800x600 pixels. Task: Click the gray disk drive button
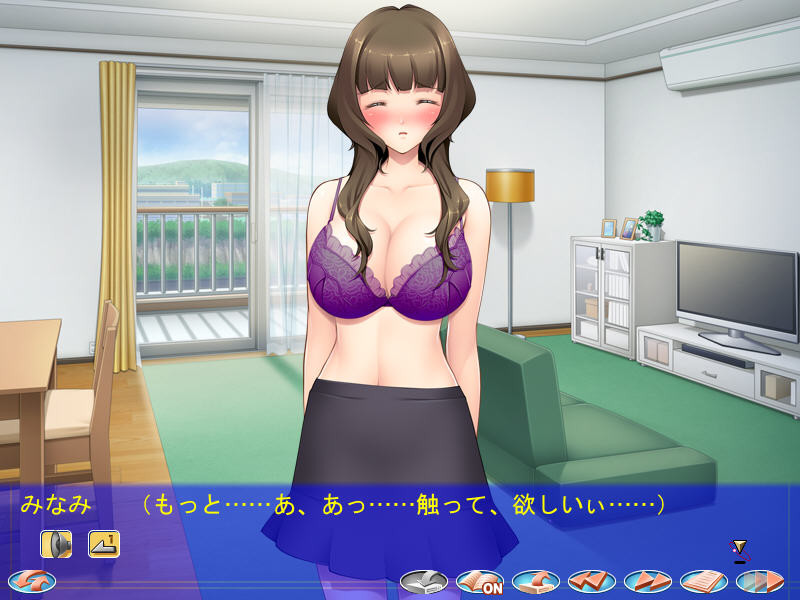pos(424,581)
